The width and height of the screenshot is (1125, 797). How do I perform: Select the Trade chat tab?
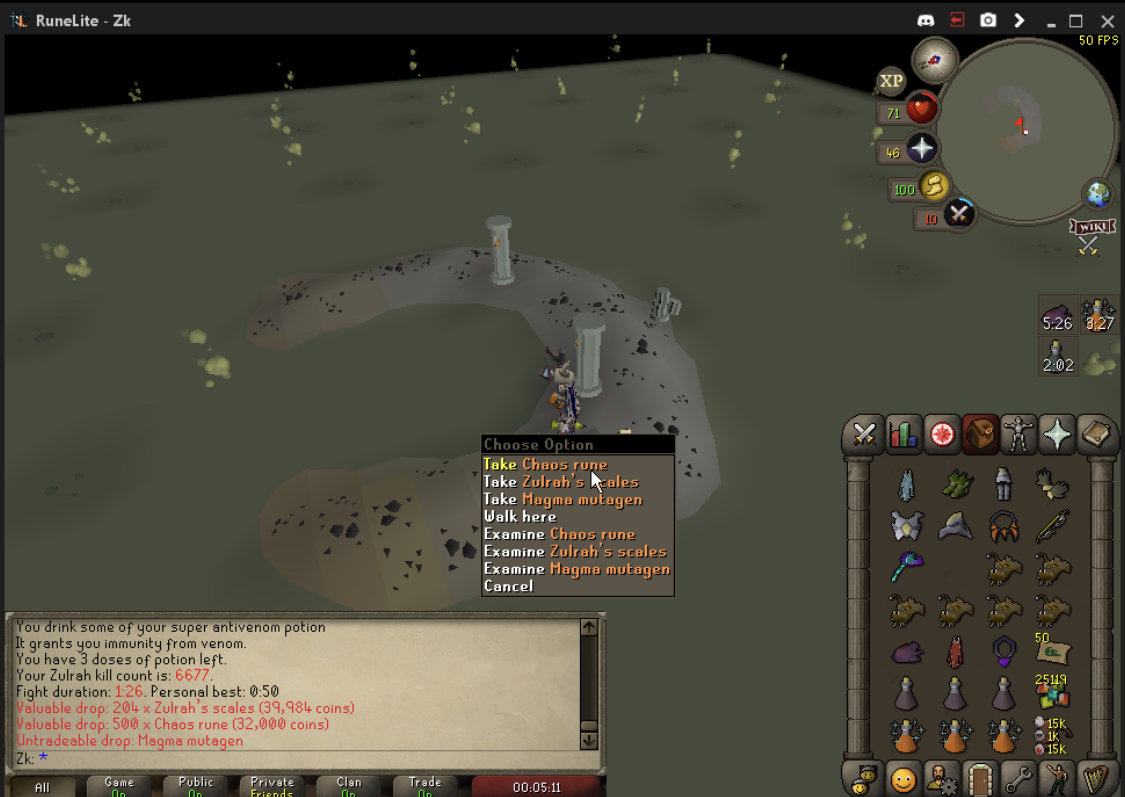(425, 786)
